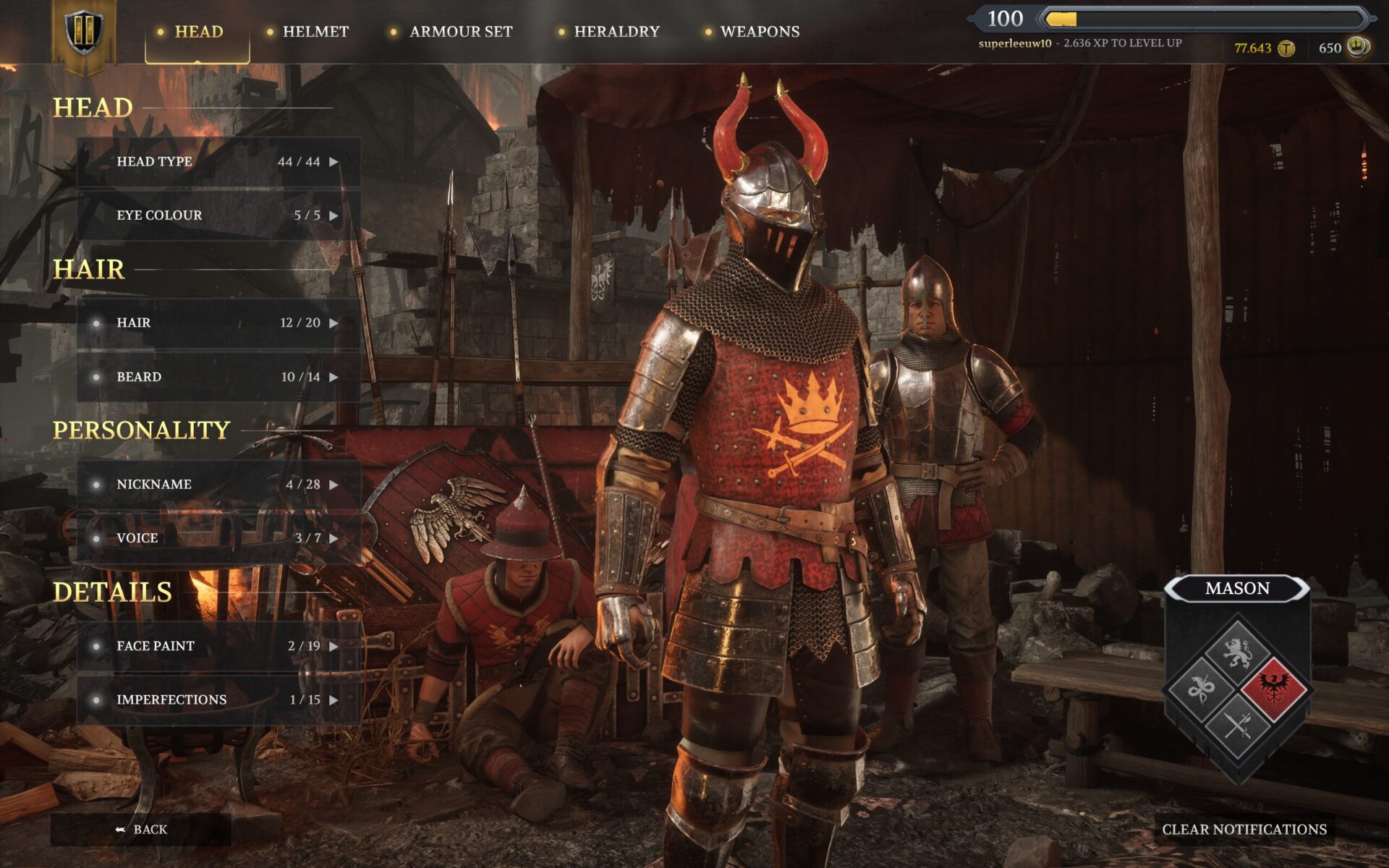Open the Face Paint choices

tap(218, 646)
